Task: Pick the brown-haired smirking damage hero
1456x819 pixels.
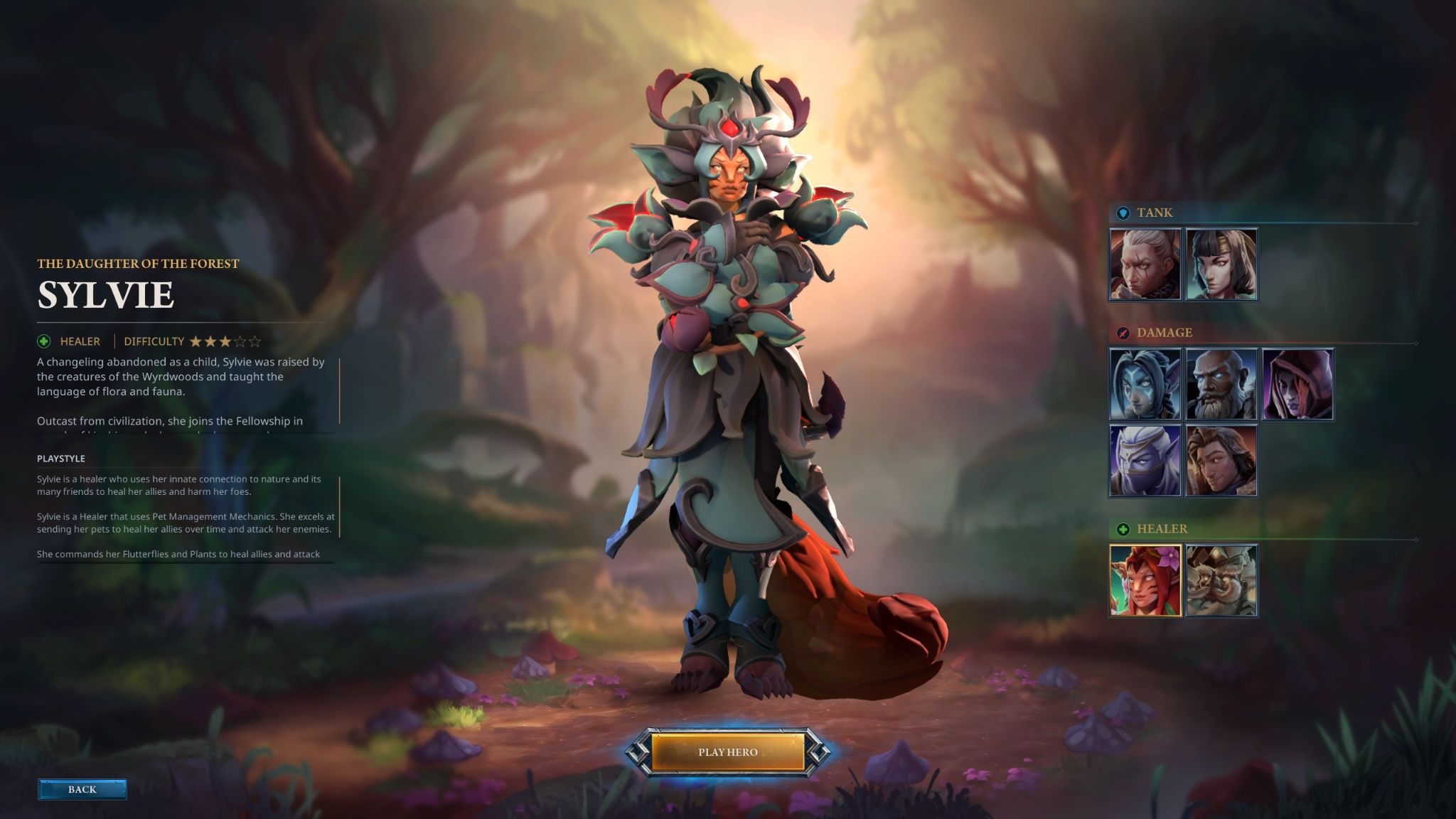Action: 1221,461
